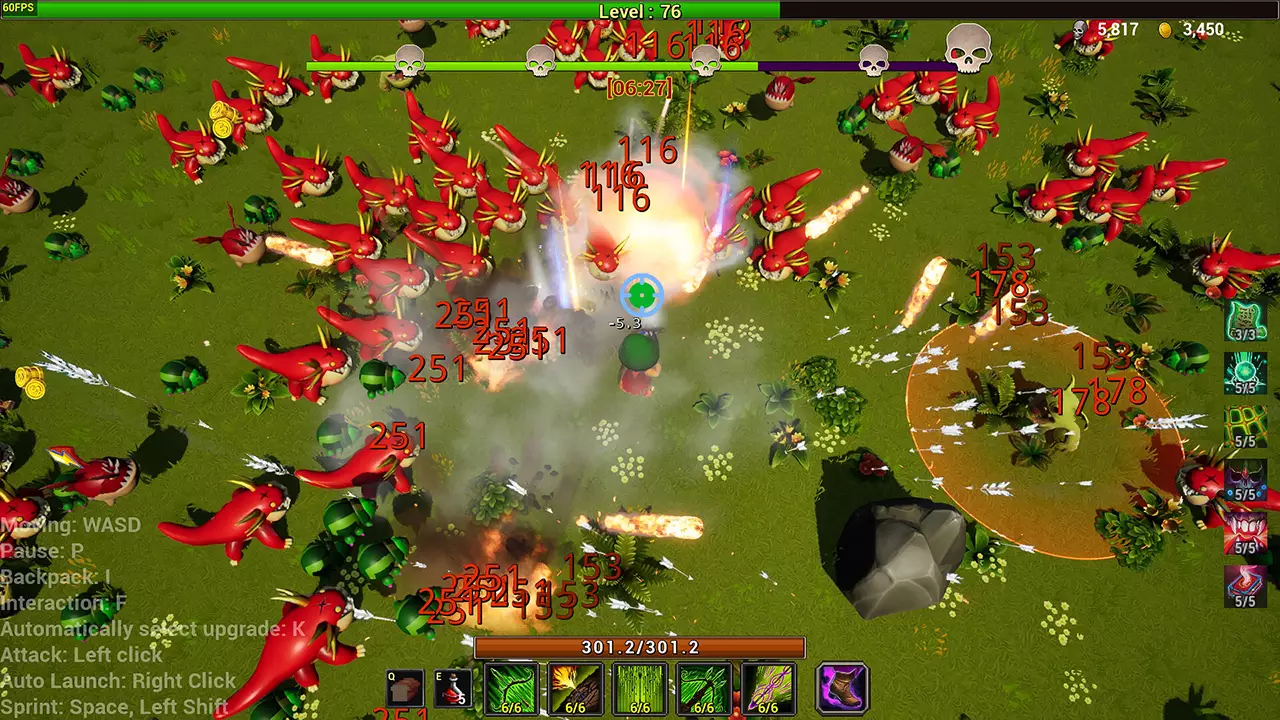The image size is (1280, 720).
Task: Choose the green arrow rain skill
Action: click(640, 687)
